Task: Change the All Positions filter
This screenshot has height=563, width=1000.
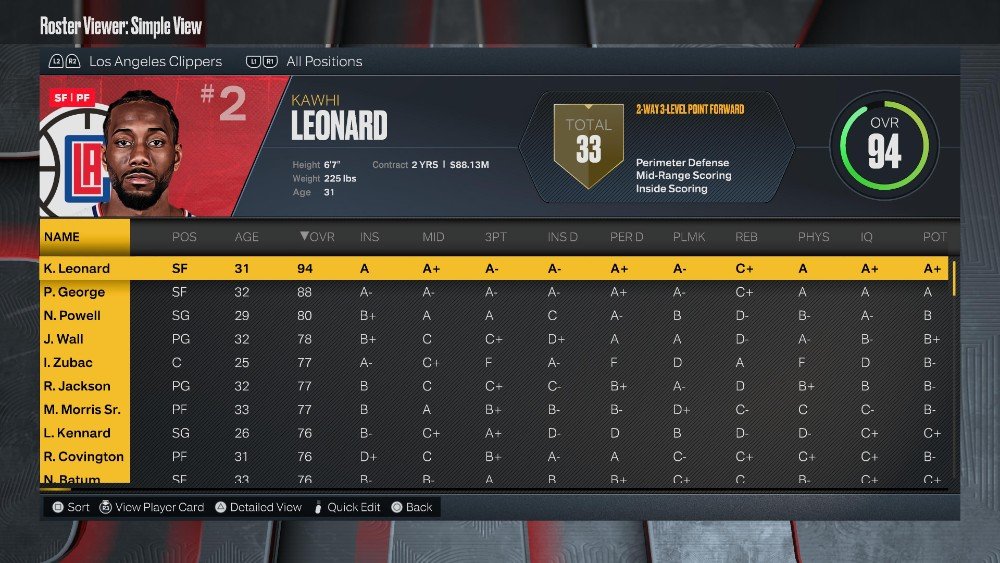Action: pos(324,61)
